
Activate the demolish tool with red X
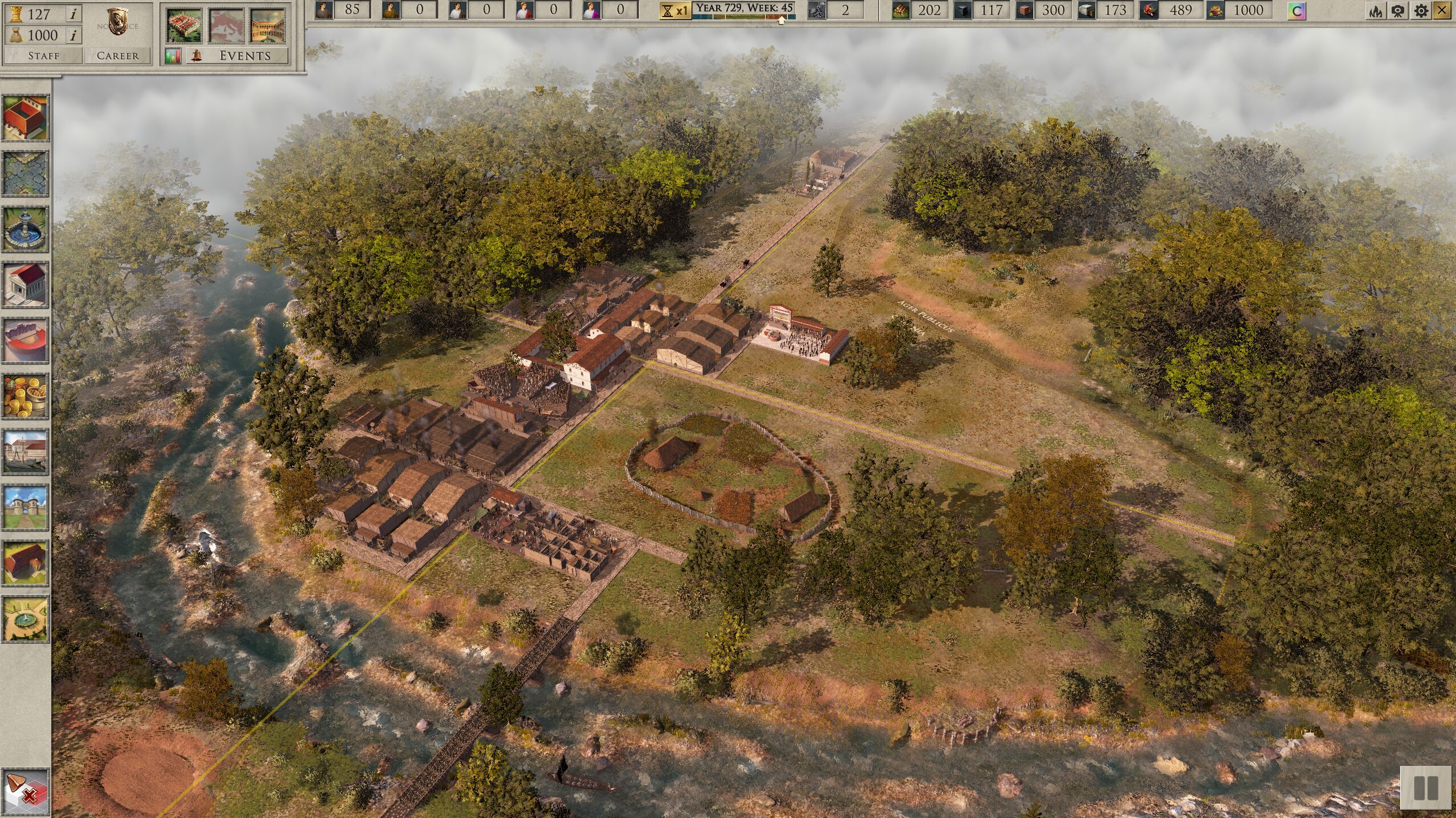click(25, 792)
